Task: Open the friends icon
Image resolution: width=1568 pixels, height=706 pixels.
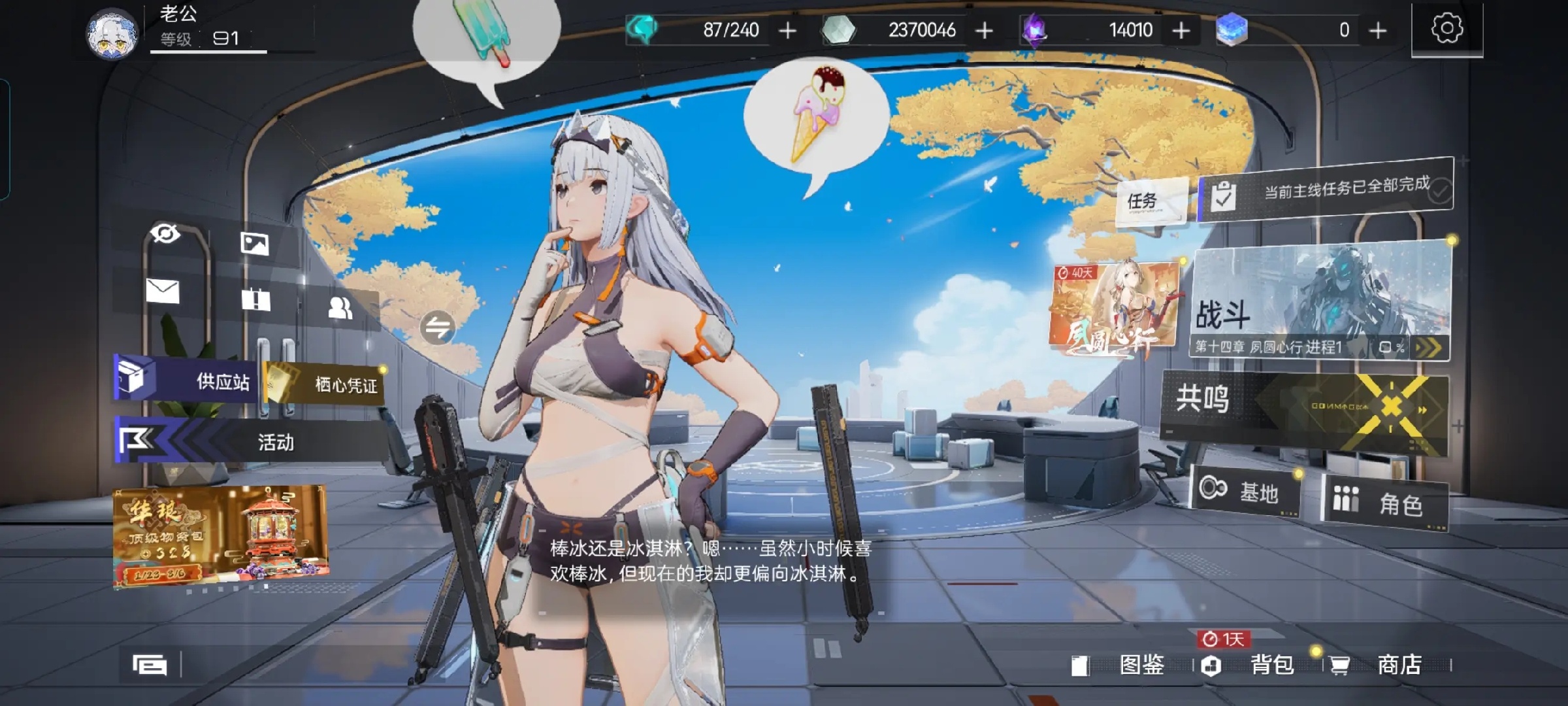Action: (x=340, y=307)
